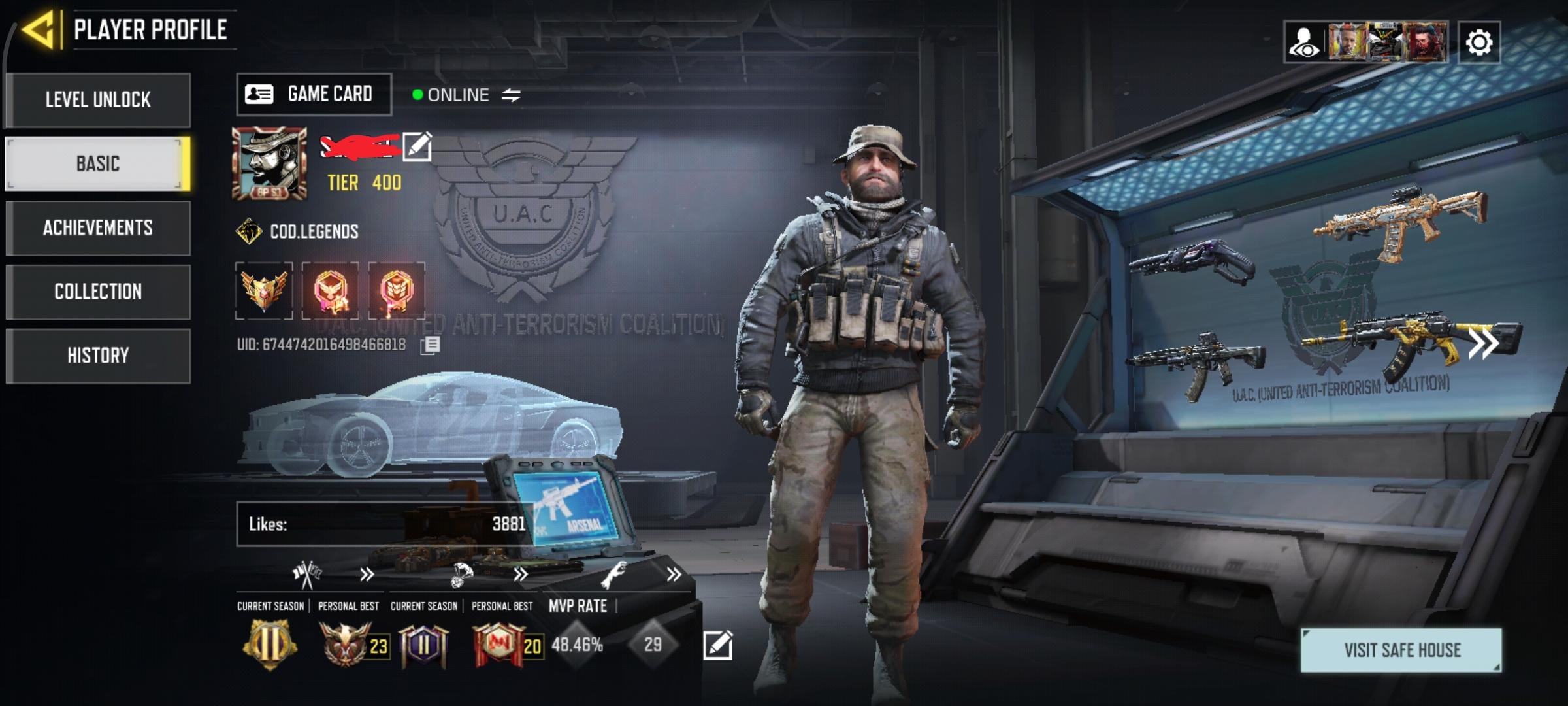Image resolution: width=1568 pixels, height=706 pixels.
Task: Visit Safe House
Action: [1401, 650]
